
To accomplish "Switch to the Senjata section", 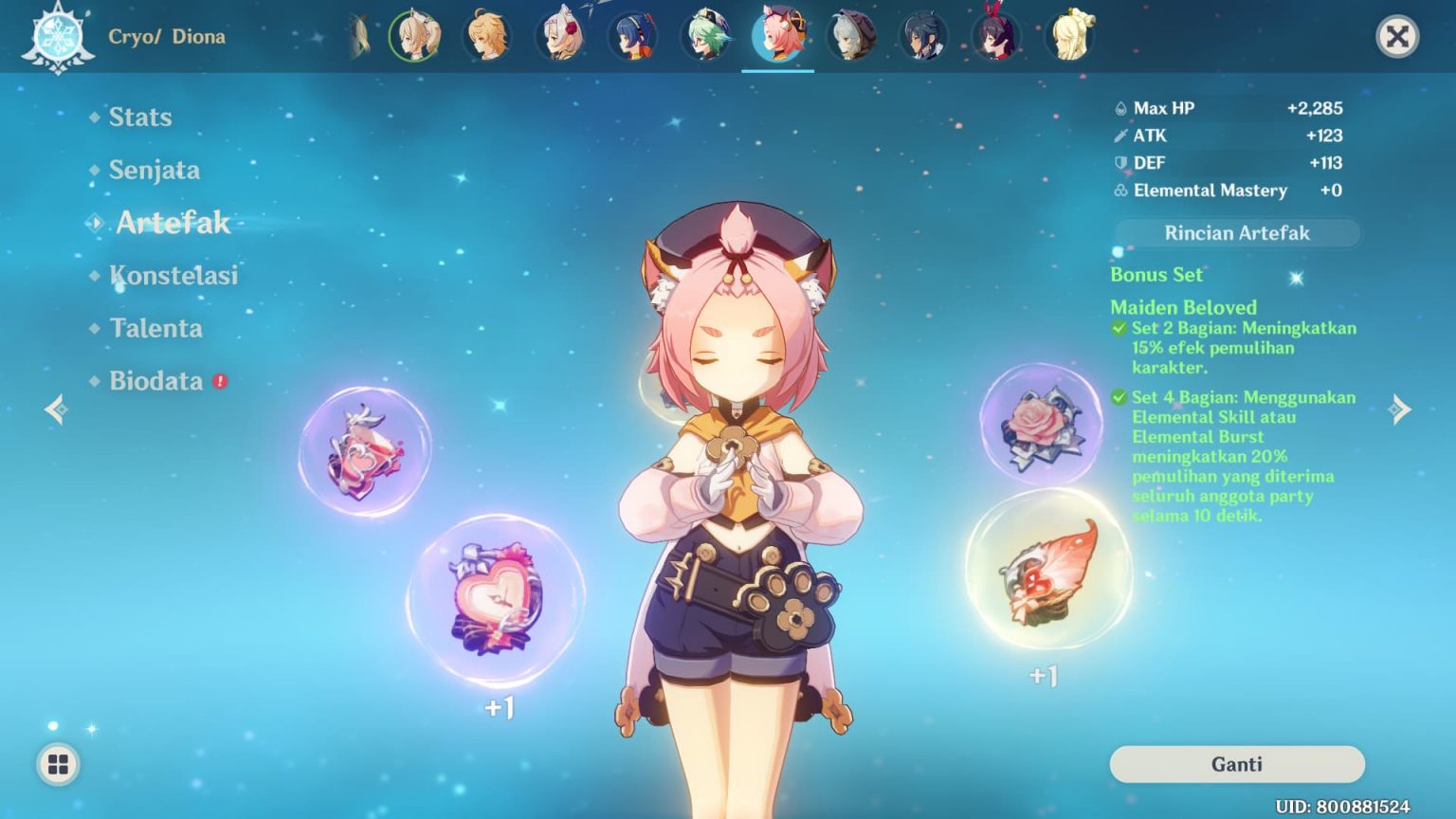I will coord(154,170).
